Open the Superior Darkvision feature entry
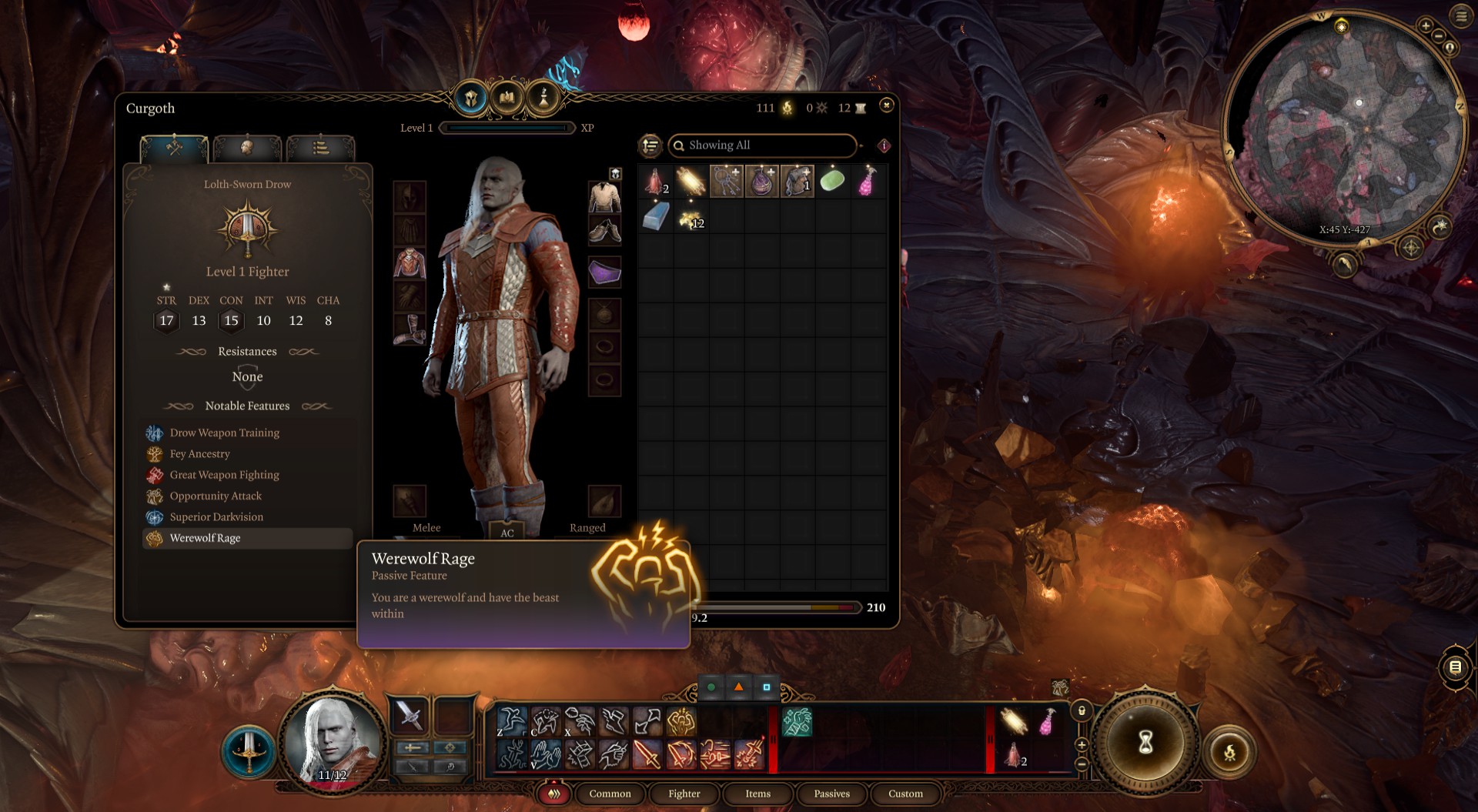1478x812 pixels. (x=216, y=517)
